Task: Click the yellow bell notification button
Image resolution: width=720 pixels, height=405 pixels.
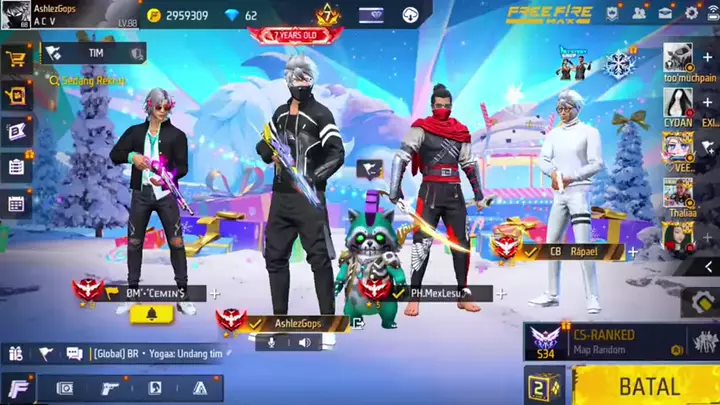Action: tap(152, 313)
